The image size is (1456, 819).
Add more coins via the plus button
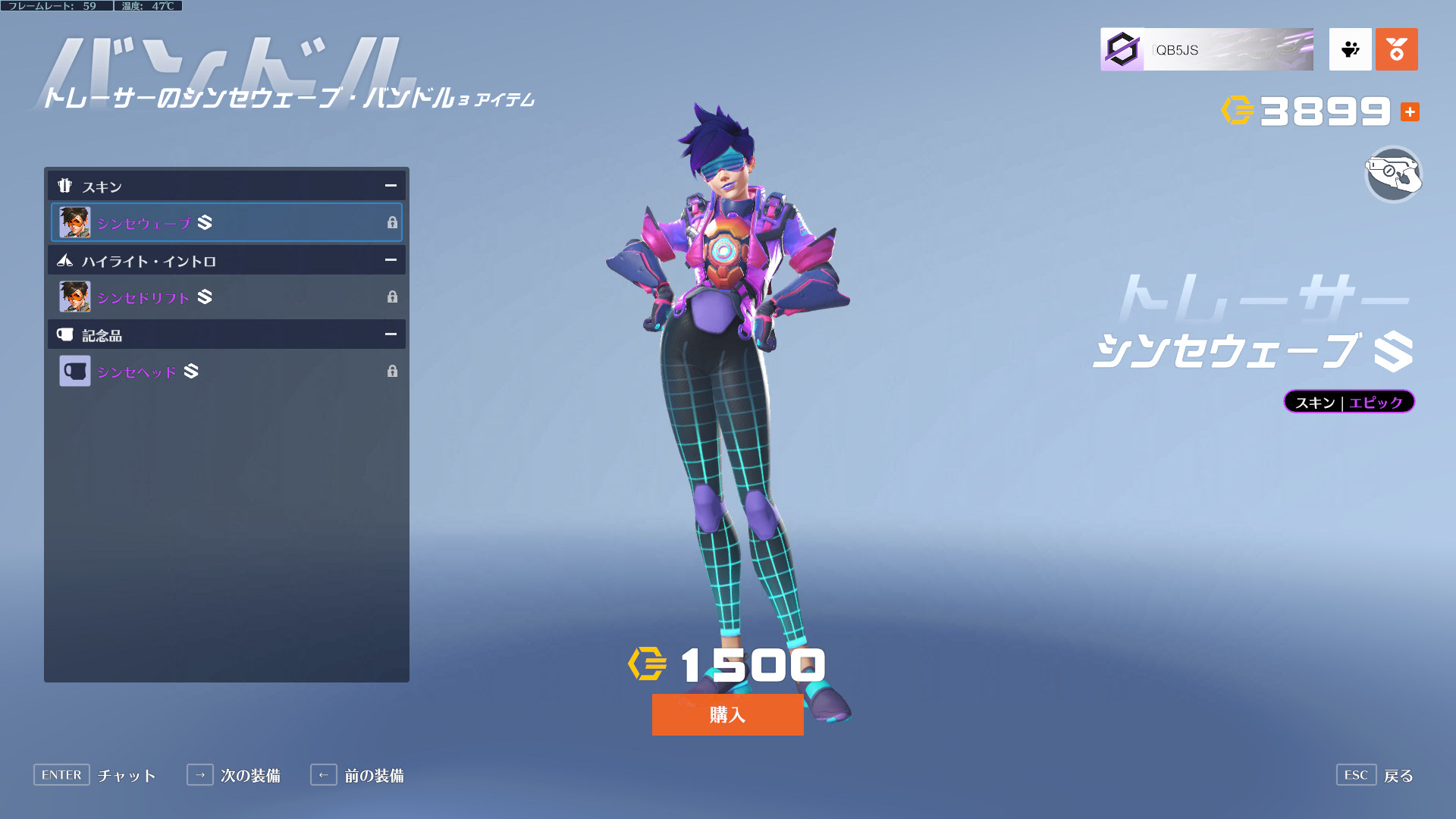click(x=1410, y=111)
